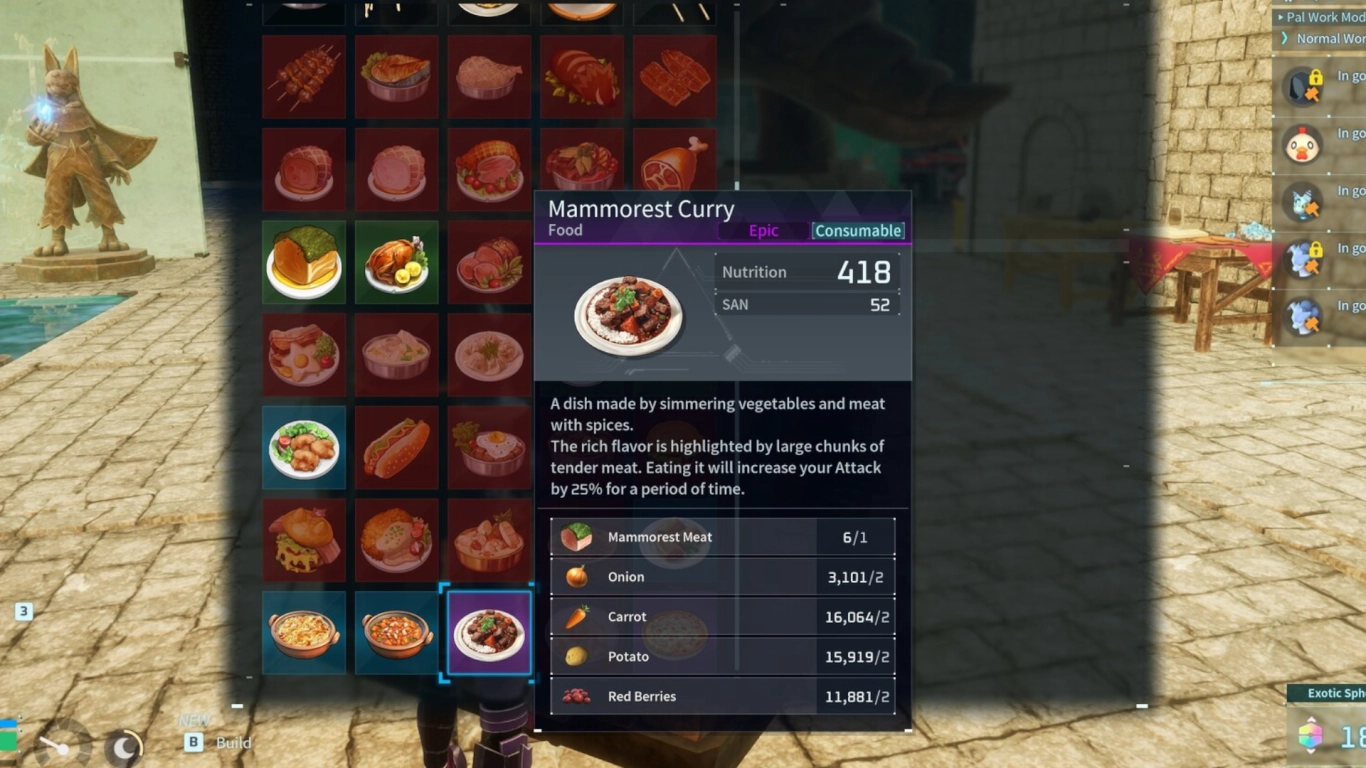Image resolution: width=1366 pixels, height=768 pixels.
Task: Select the Mammorest Curry recipe icon
Action: click(x=488, y=632)
